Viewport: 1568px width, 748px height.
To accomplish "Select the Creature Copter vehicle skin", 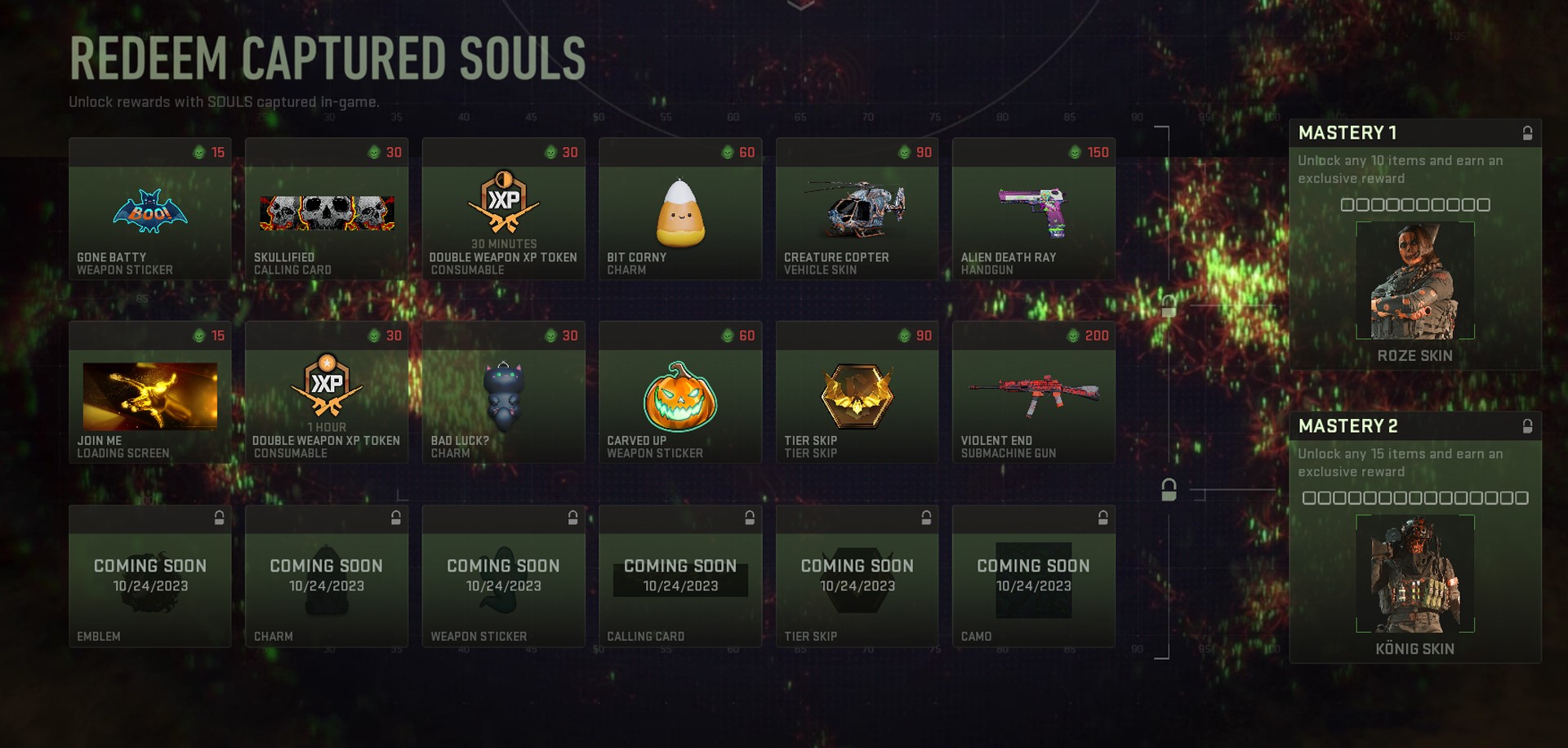I will click(857, 208).
